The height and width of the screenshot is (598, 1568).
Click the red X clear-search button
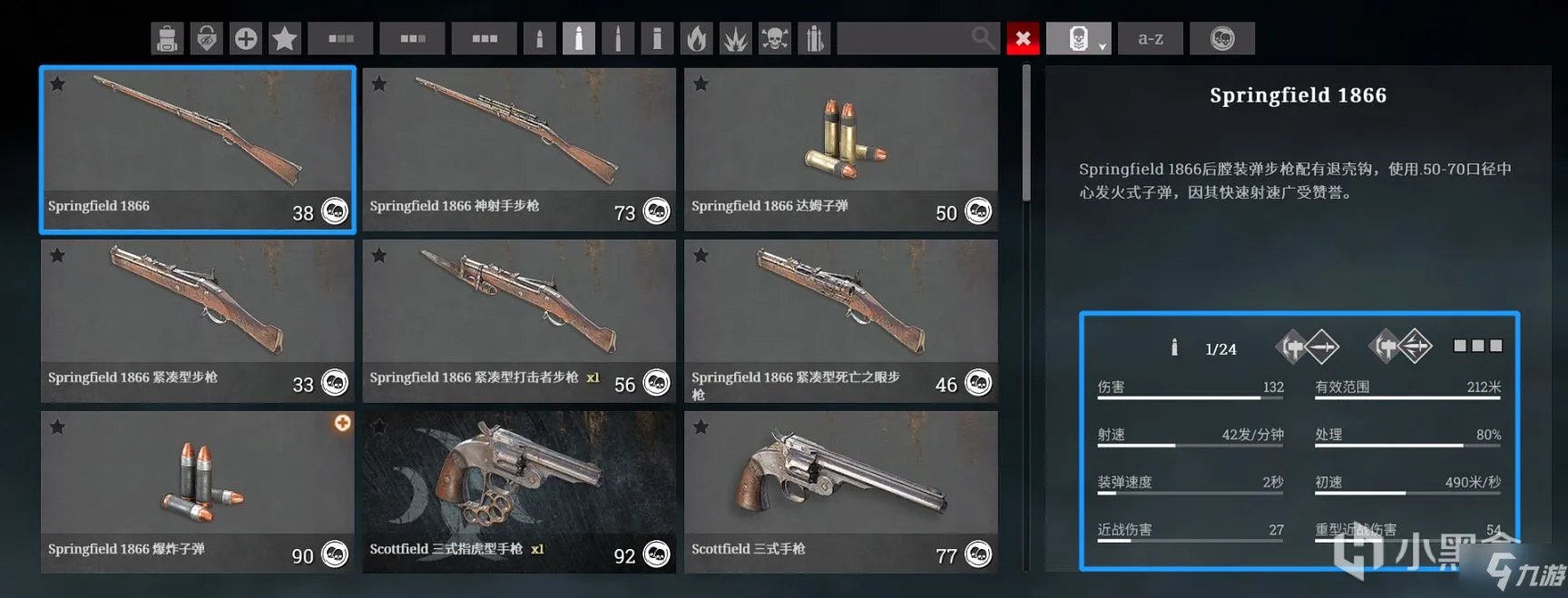click(x=1023, y=38)
